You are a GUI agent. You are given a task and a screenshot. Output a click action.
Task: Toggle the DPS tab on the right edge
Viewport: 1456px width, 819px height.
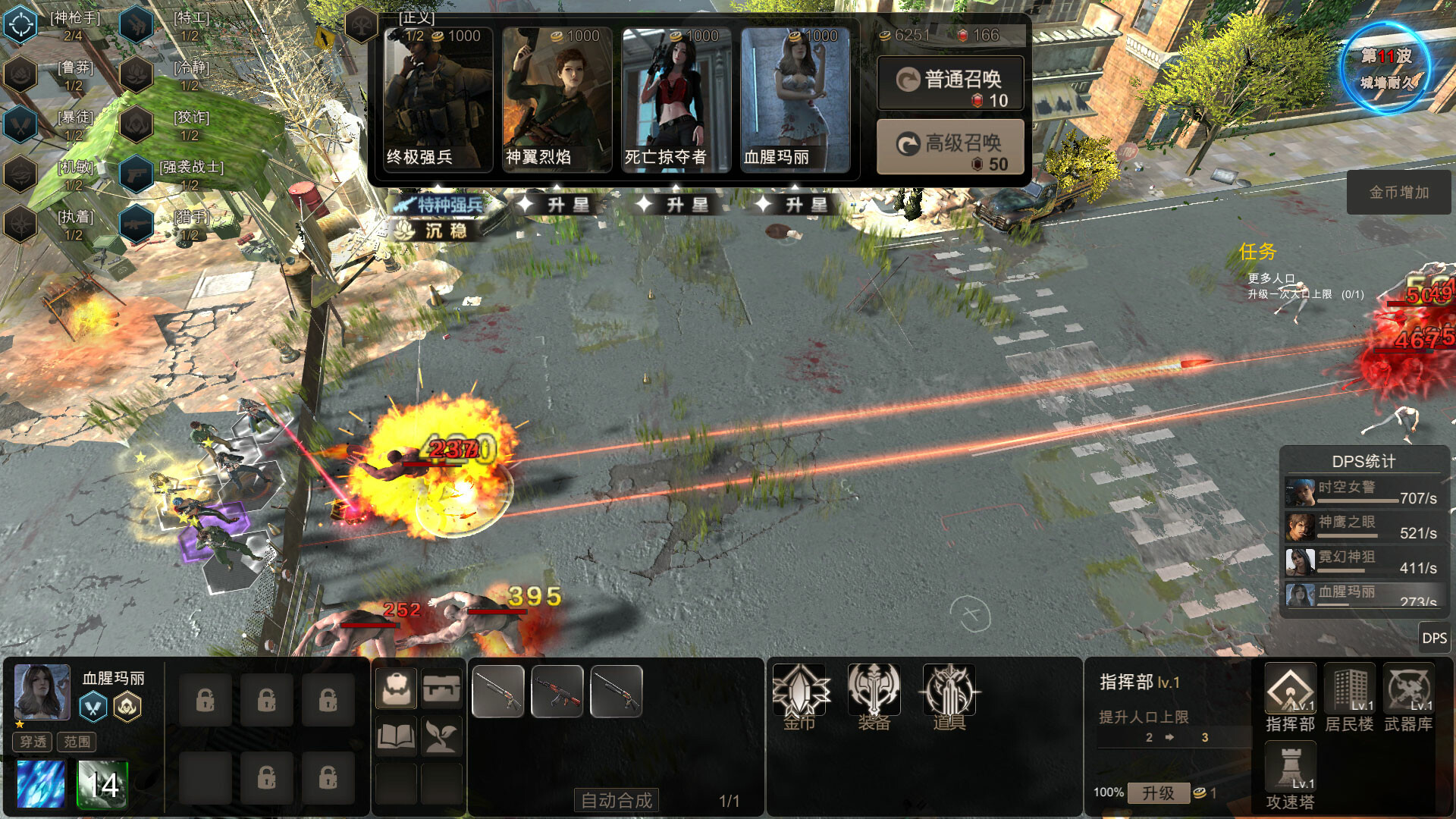click(1436, 639)
